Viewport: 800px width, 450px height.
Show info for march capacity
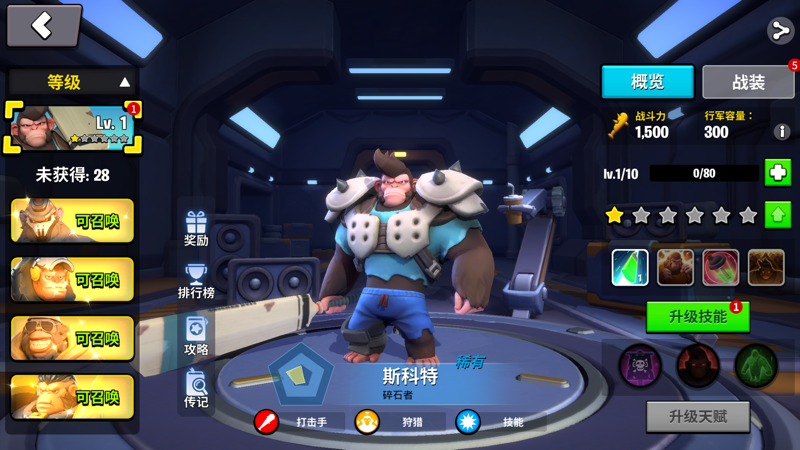[782, 132]
